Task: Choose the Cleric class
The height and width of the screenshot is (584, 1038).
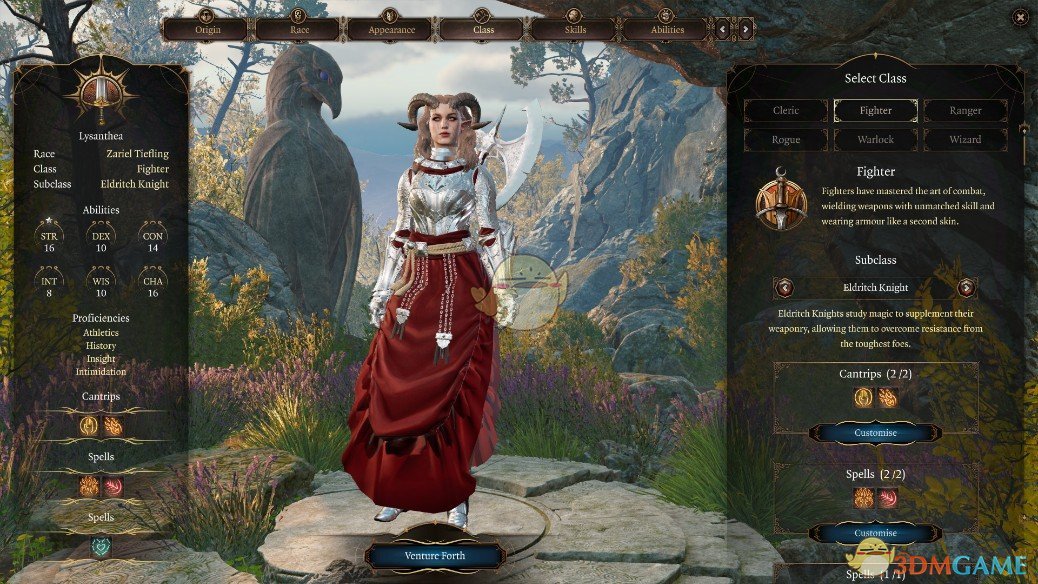Action: (786, 111)
